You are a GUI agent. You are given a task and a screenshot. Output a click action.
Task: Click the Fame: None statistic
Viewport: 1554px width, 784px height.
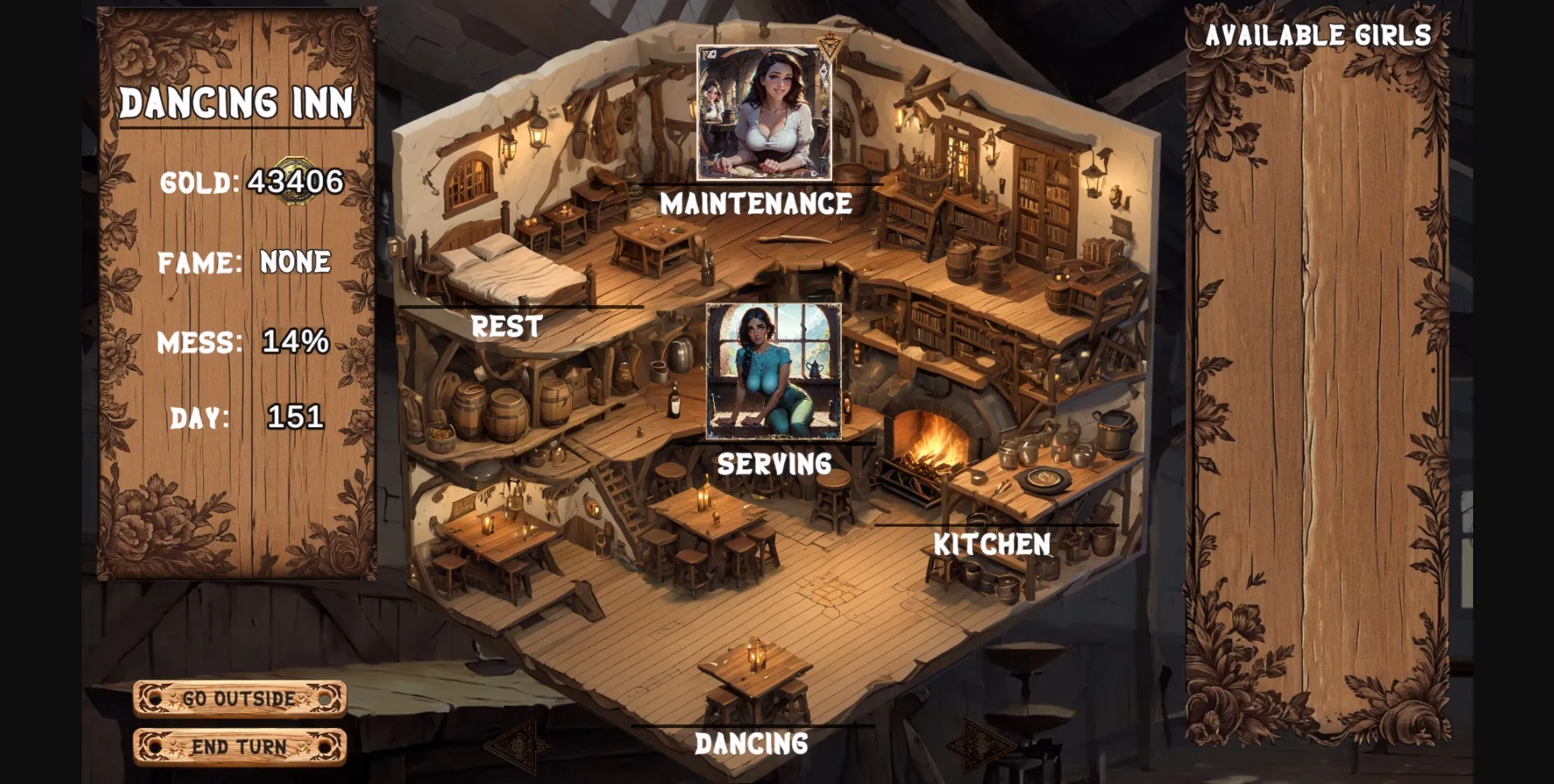click(x=244, y=261)
